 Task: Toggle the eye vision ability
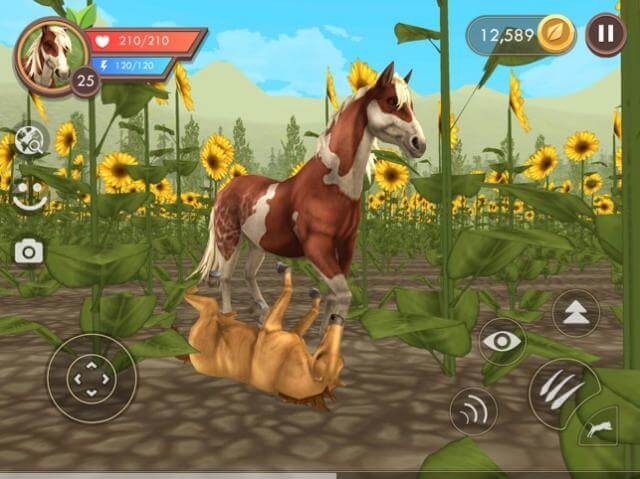(x=501, y=342)
